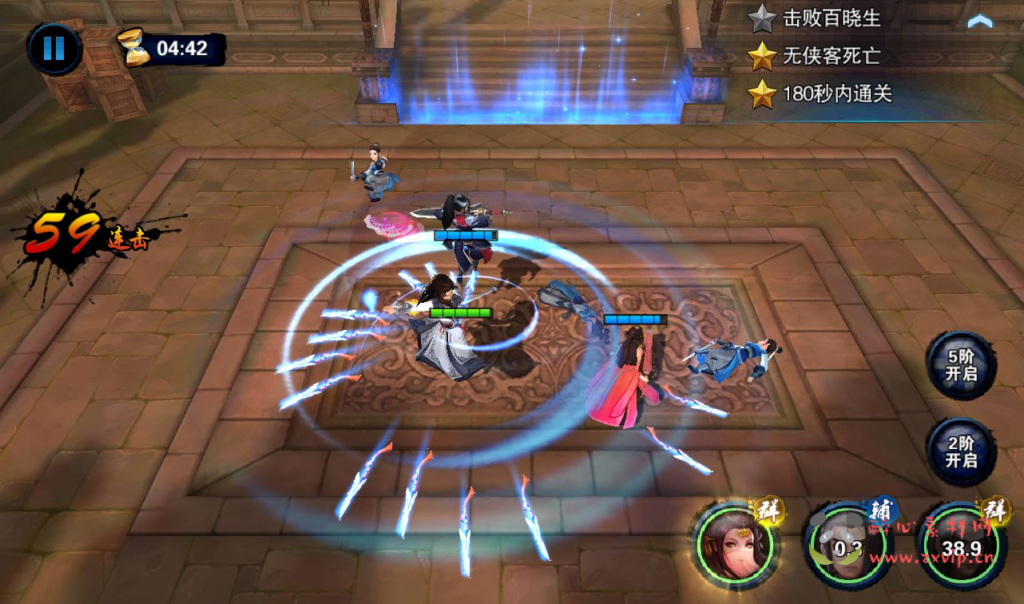Activate the veiled woman hero skill
This screenshot has width=1024, height=604.
point(736,546)
